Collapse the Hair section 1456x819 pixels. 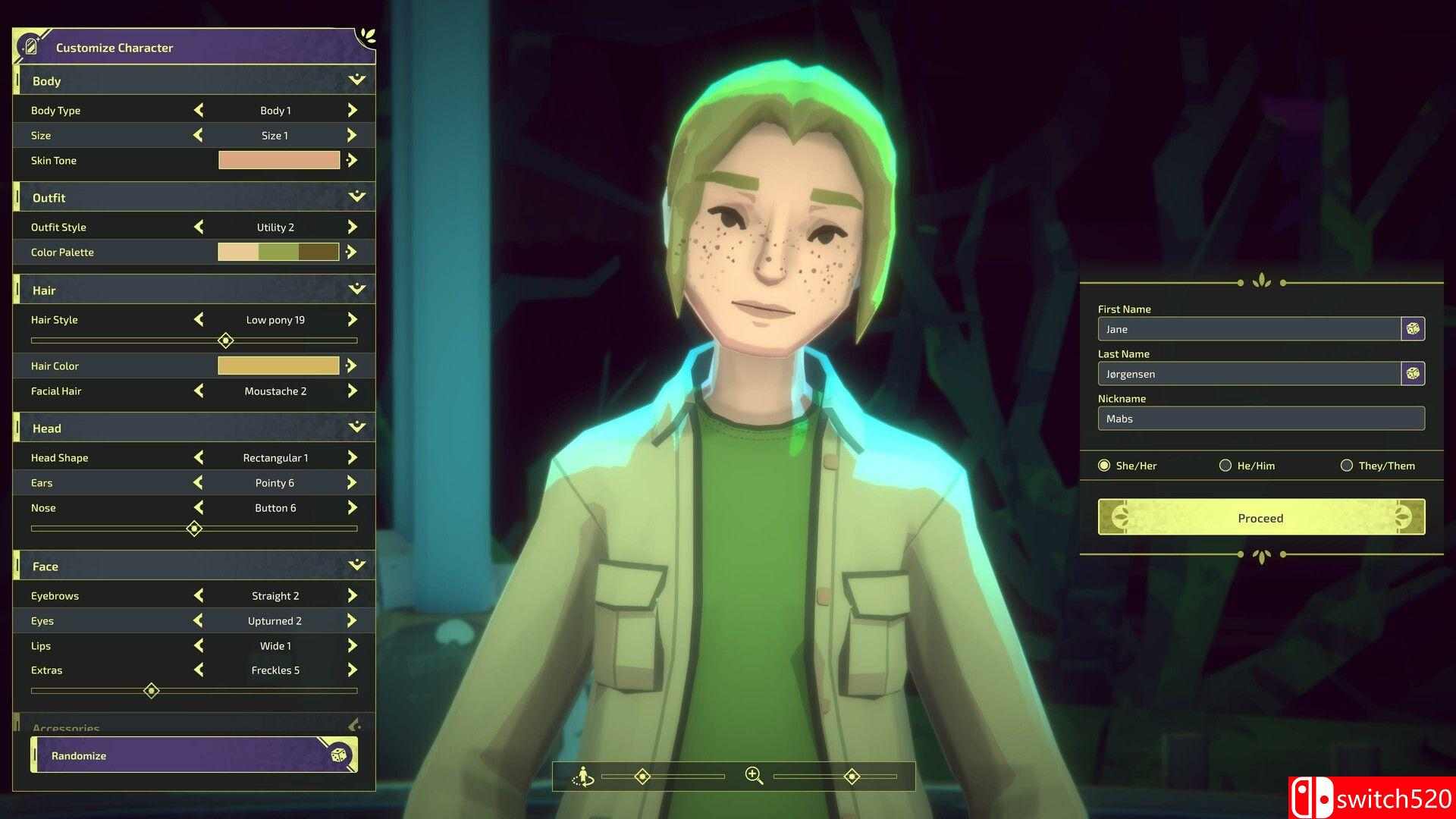point(355,289)
